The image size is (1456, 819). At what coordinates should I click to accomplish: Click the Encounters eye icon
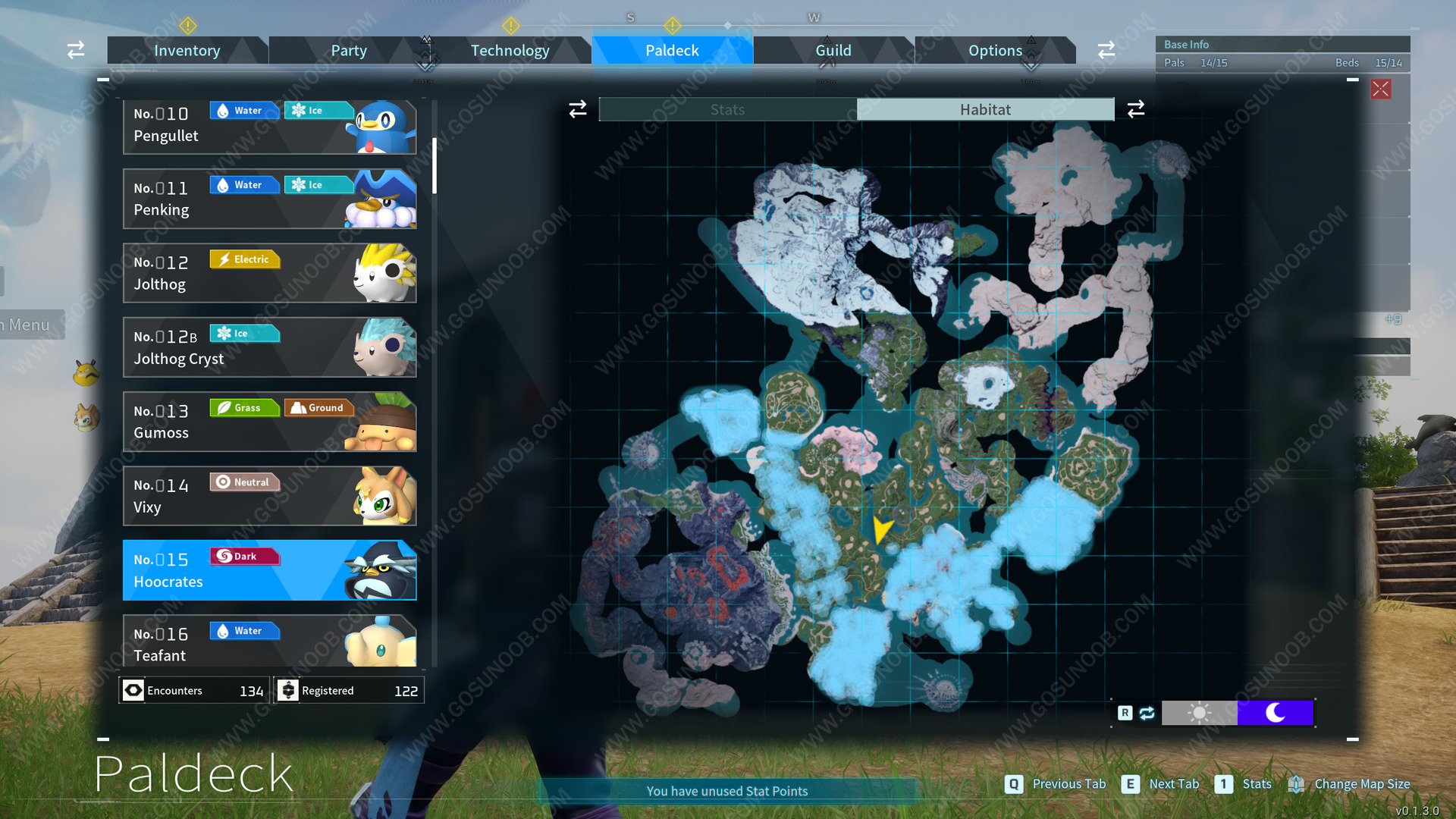(133, 690)
